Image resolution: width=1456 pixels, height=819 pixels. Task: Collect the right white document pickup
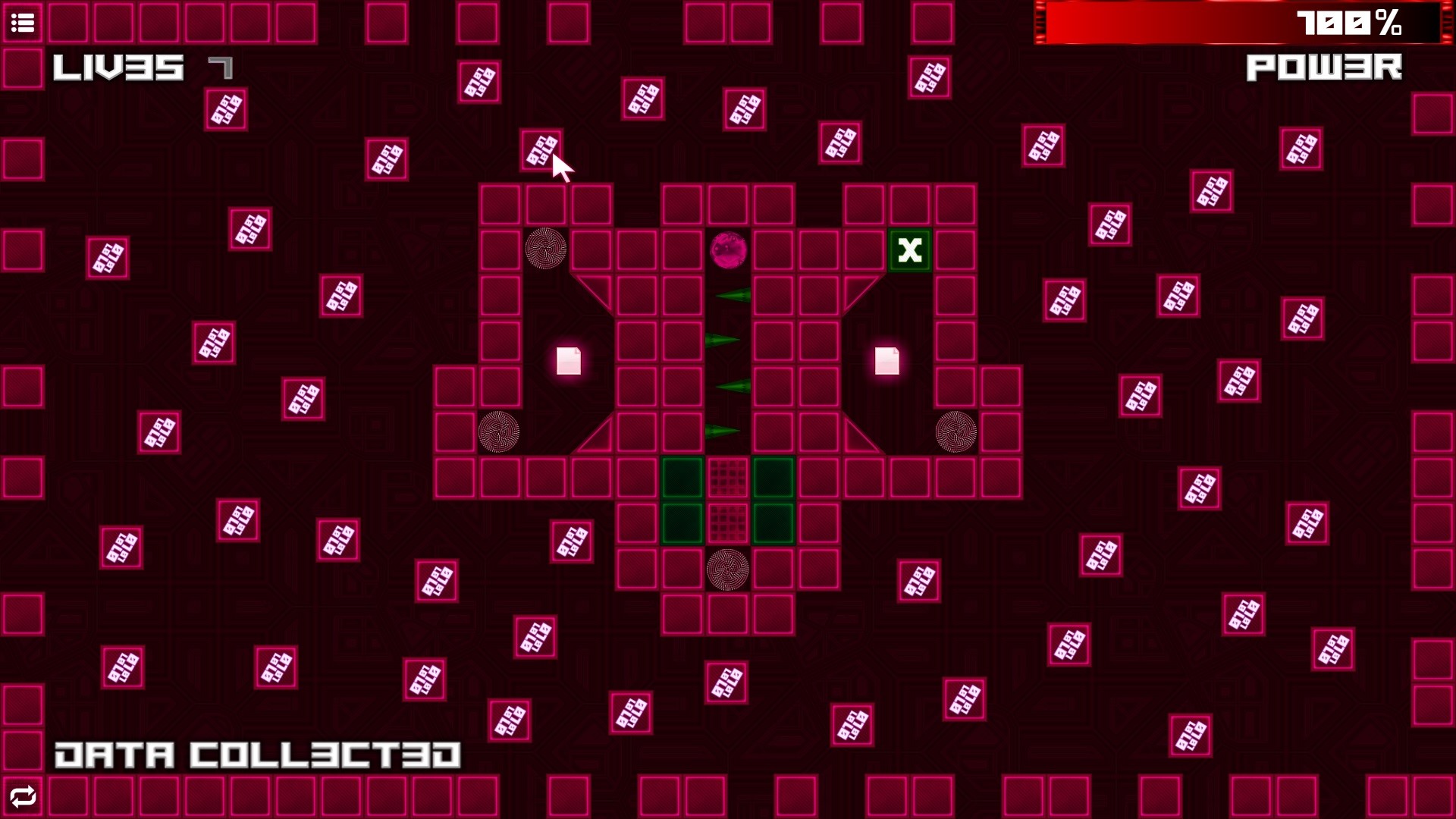pyautogui.click(x=886, y=362)
